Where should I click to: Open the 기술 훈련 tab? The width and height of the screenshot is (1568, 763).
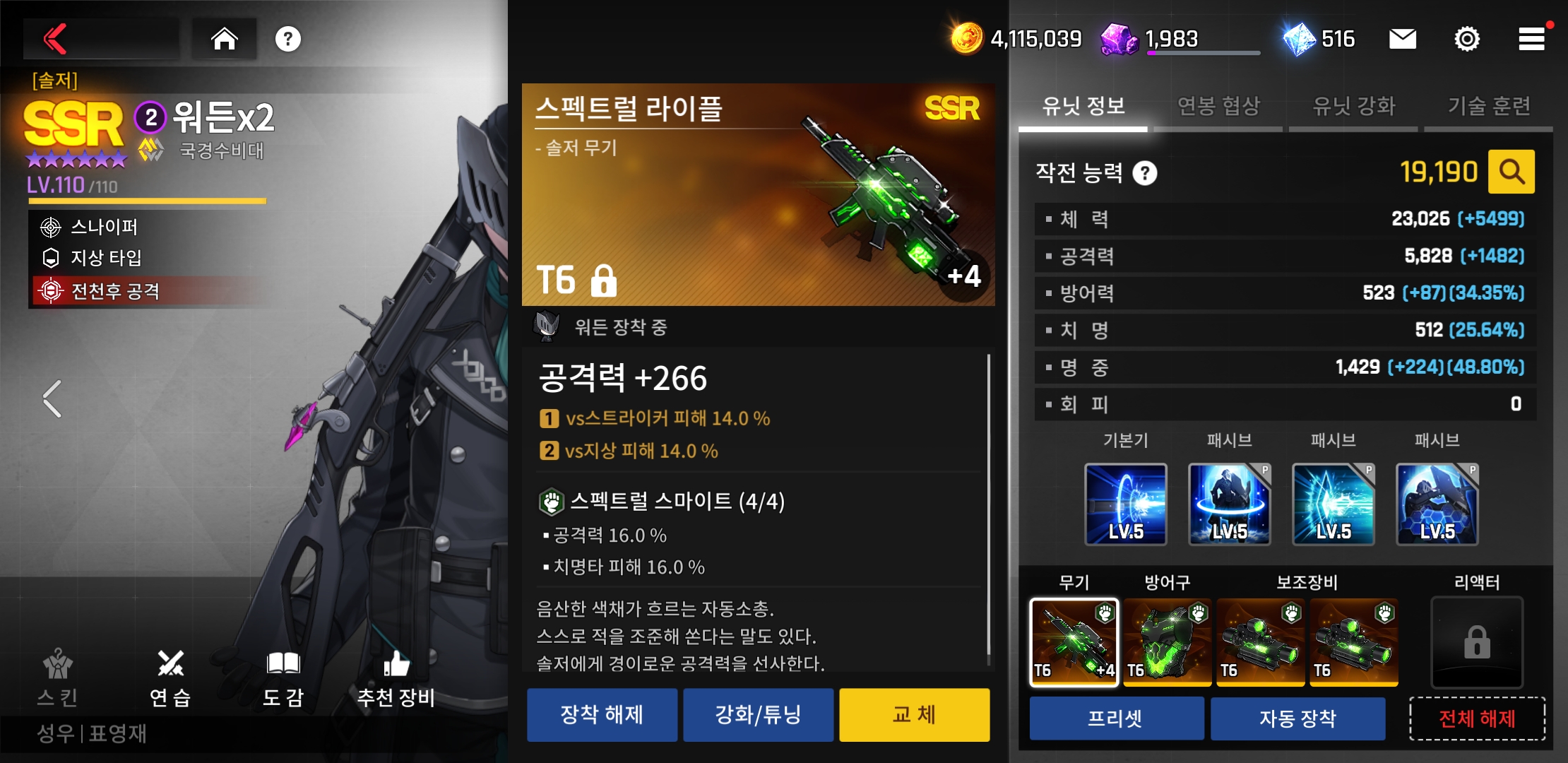(1489, 107)
